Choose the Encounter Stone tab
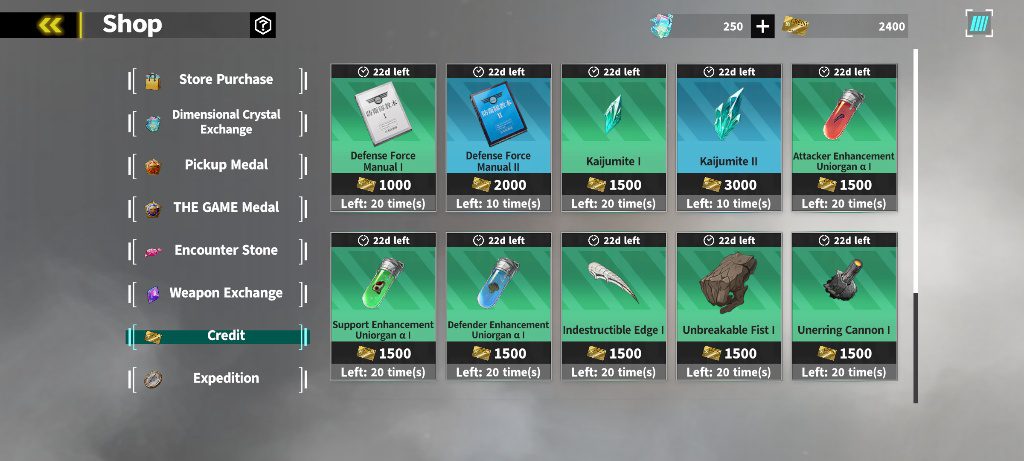The image size is (1024, 461). point(219,250)
